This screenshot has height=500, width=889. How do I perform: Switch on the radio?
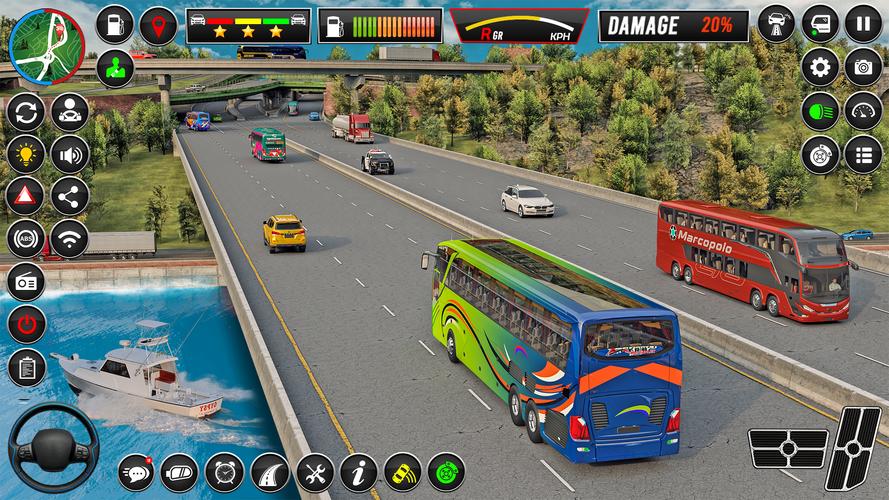(x=26, y=282)
